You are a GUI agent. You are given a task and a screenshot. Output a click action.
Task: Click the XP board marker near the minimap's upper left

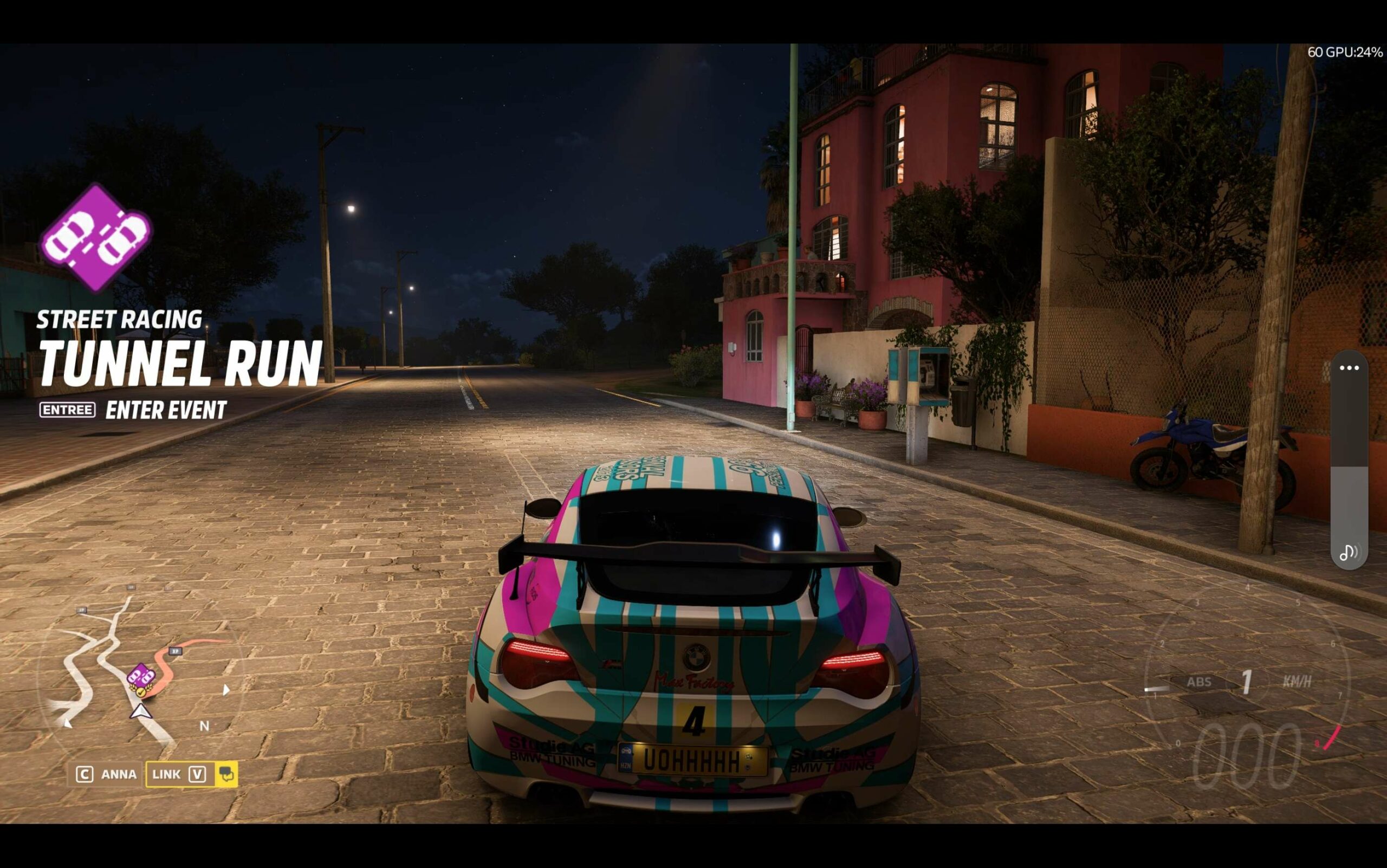[x=83, y=611]
